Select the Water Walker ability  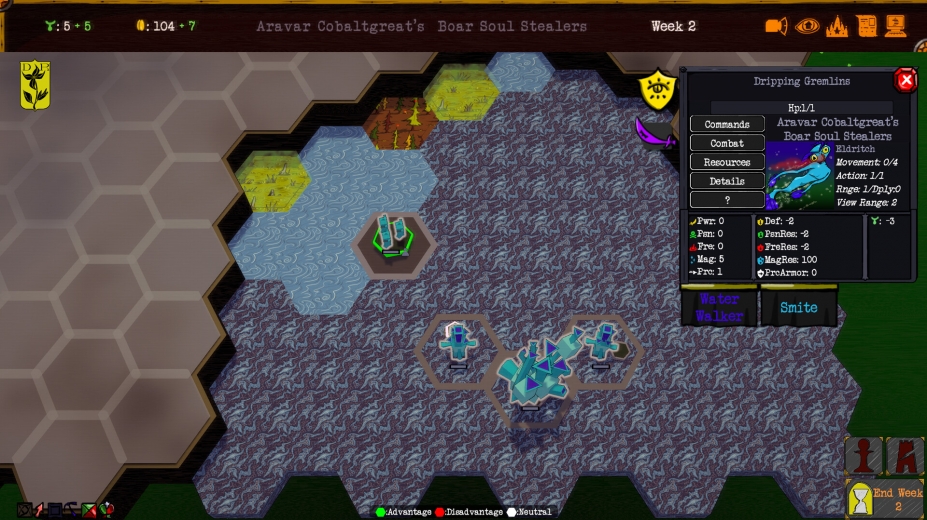(719, 307)
